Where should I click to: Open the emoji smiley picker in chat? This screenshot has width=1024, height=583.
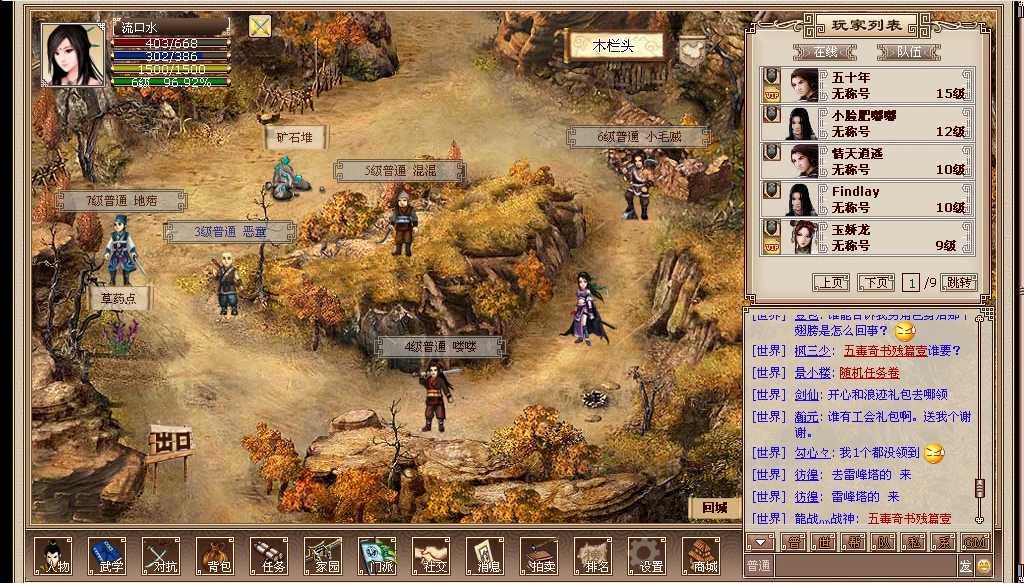point(983,566)
